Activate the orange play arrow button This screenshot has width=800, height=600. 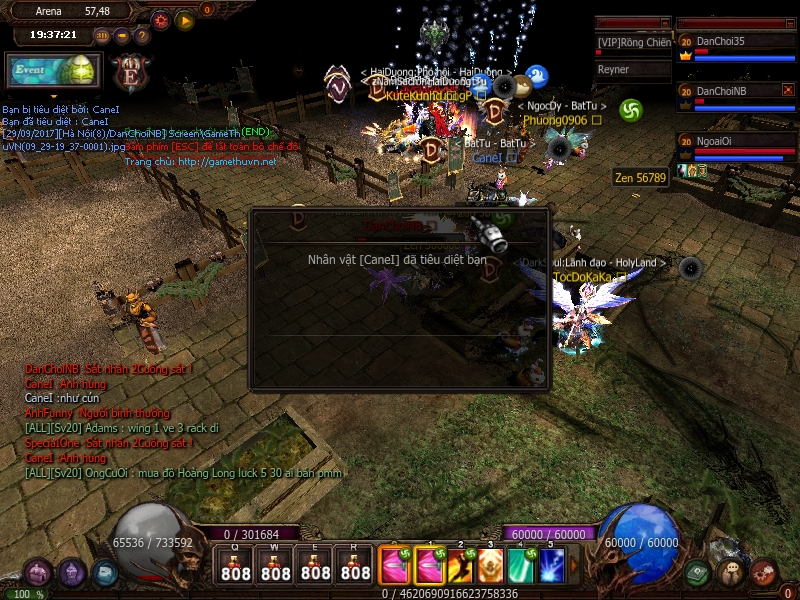point(185,19)
